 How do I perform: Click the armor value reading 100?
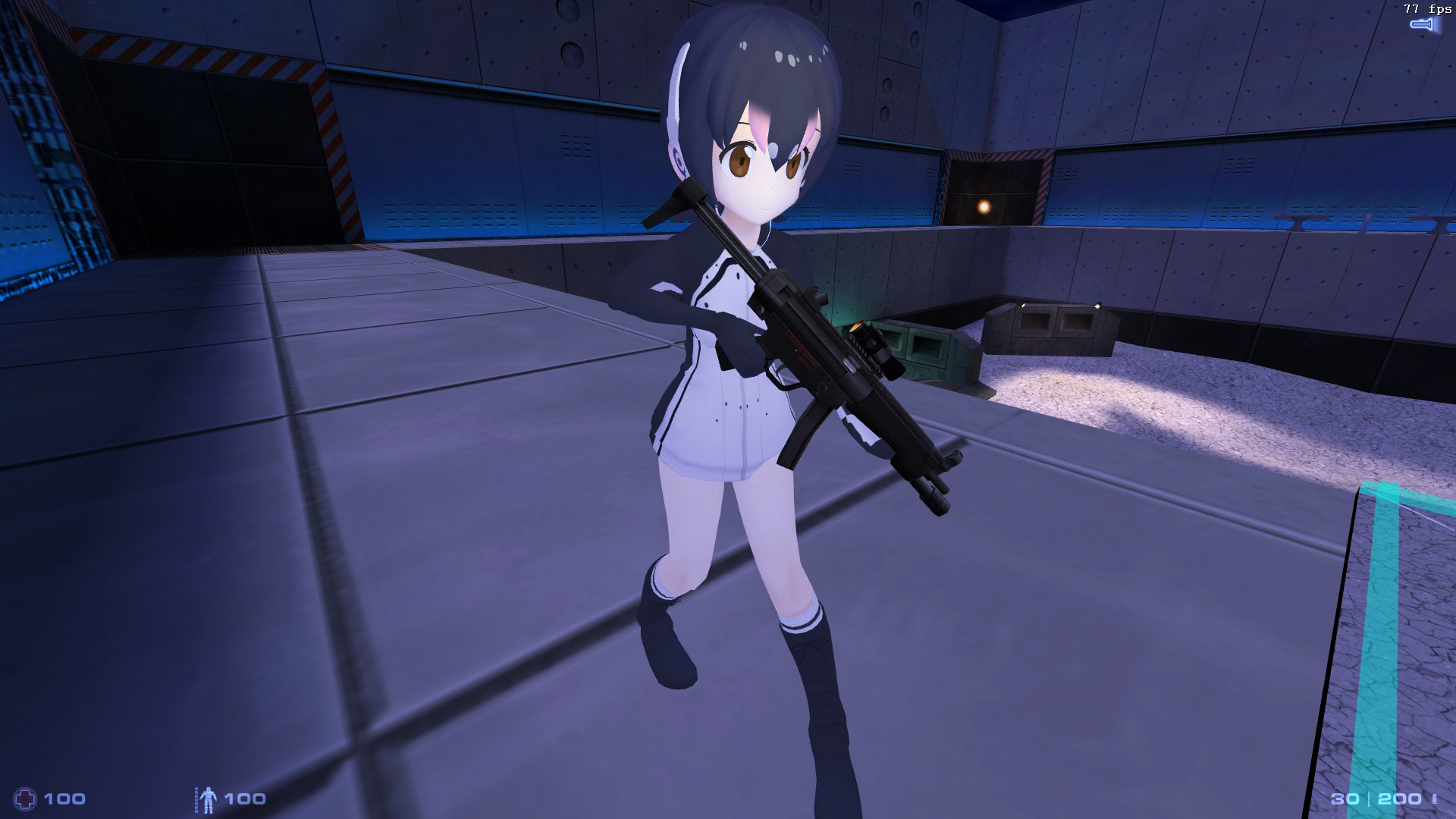244,798
